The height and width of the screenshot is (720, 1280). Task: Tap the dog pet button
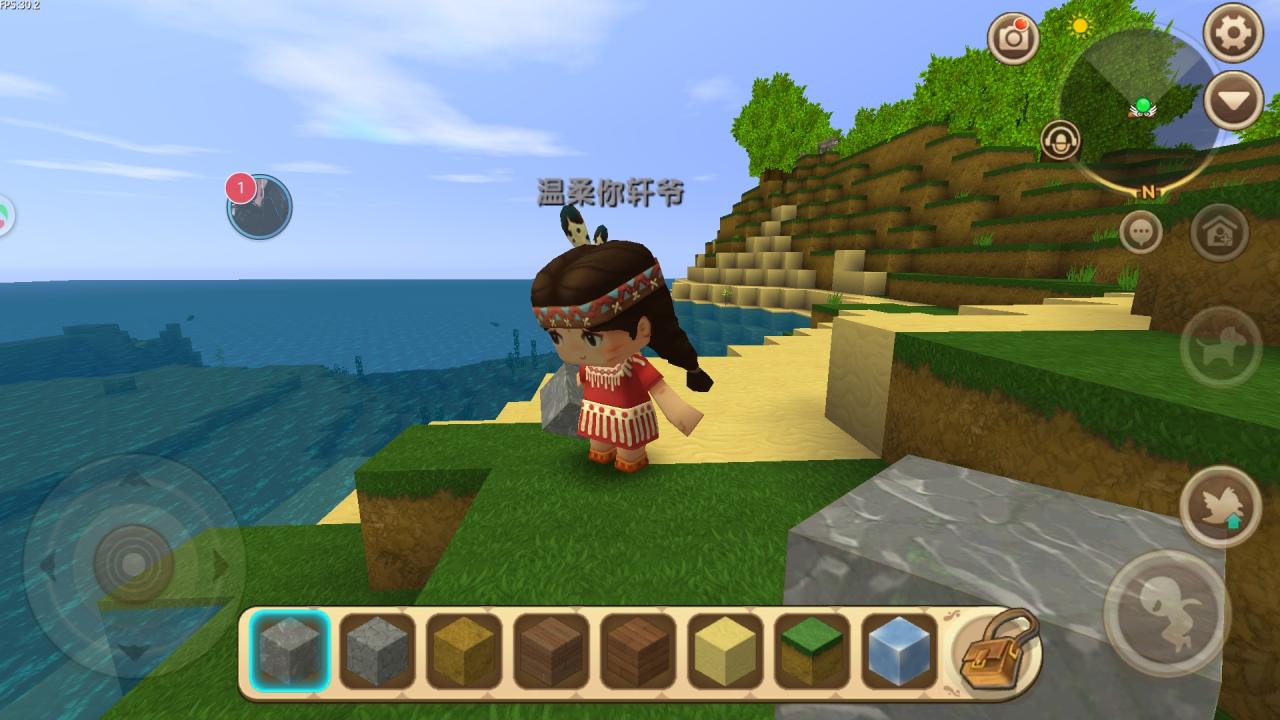tap(1220, 346)
